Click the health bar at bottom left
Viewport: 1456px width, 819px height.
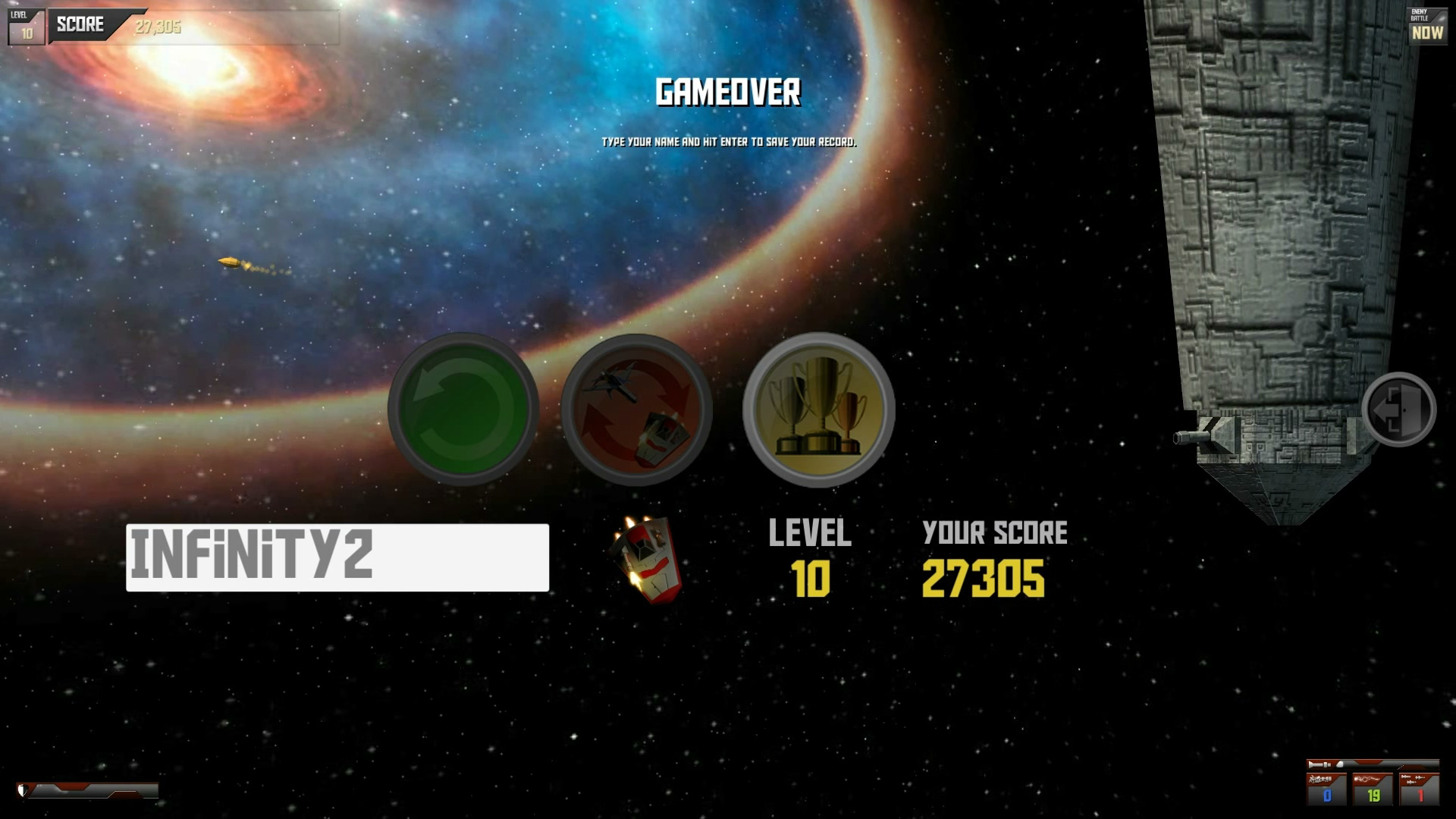coord(87,792)
